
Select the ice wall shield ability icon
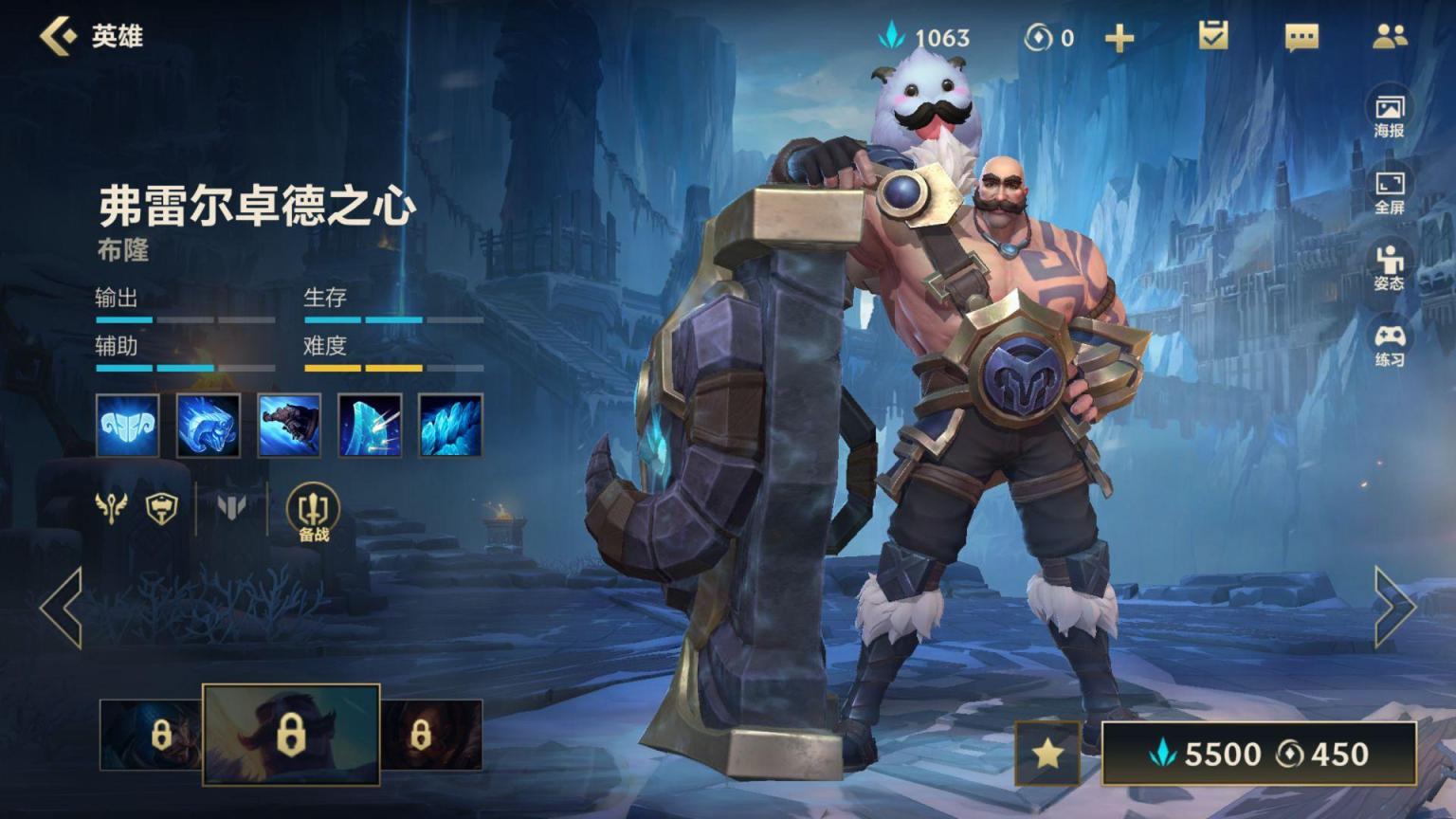(x=370, y=426)
